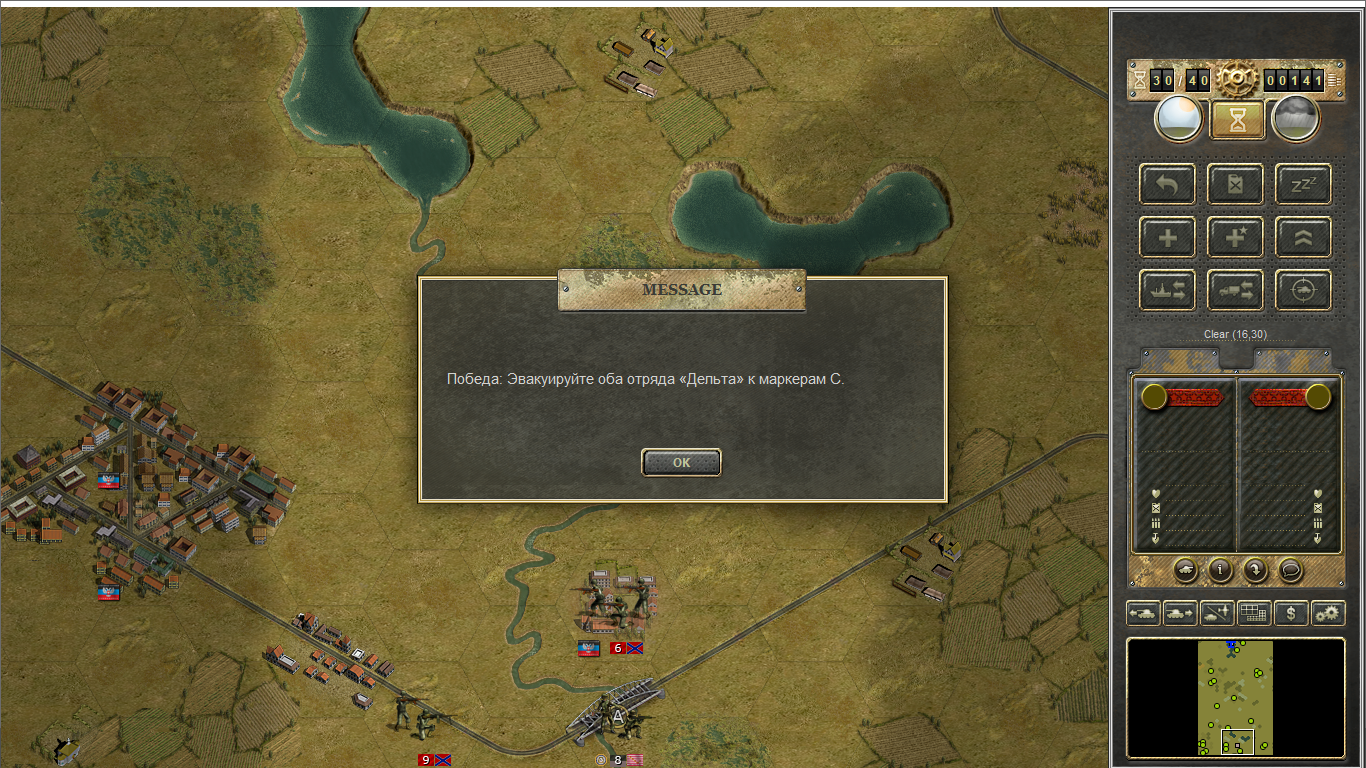Viewport: 1366px width, 768px height.
Task: Choose the plus-with-star elite reinforcement button
Action: [1235, 238]
